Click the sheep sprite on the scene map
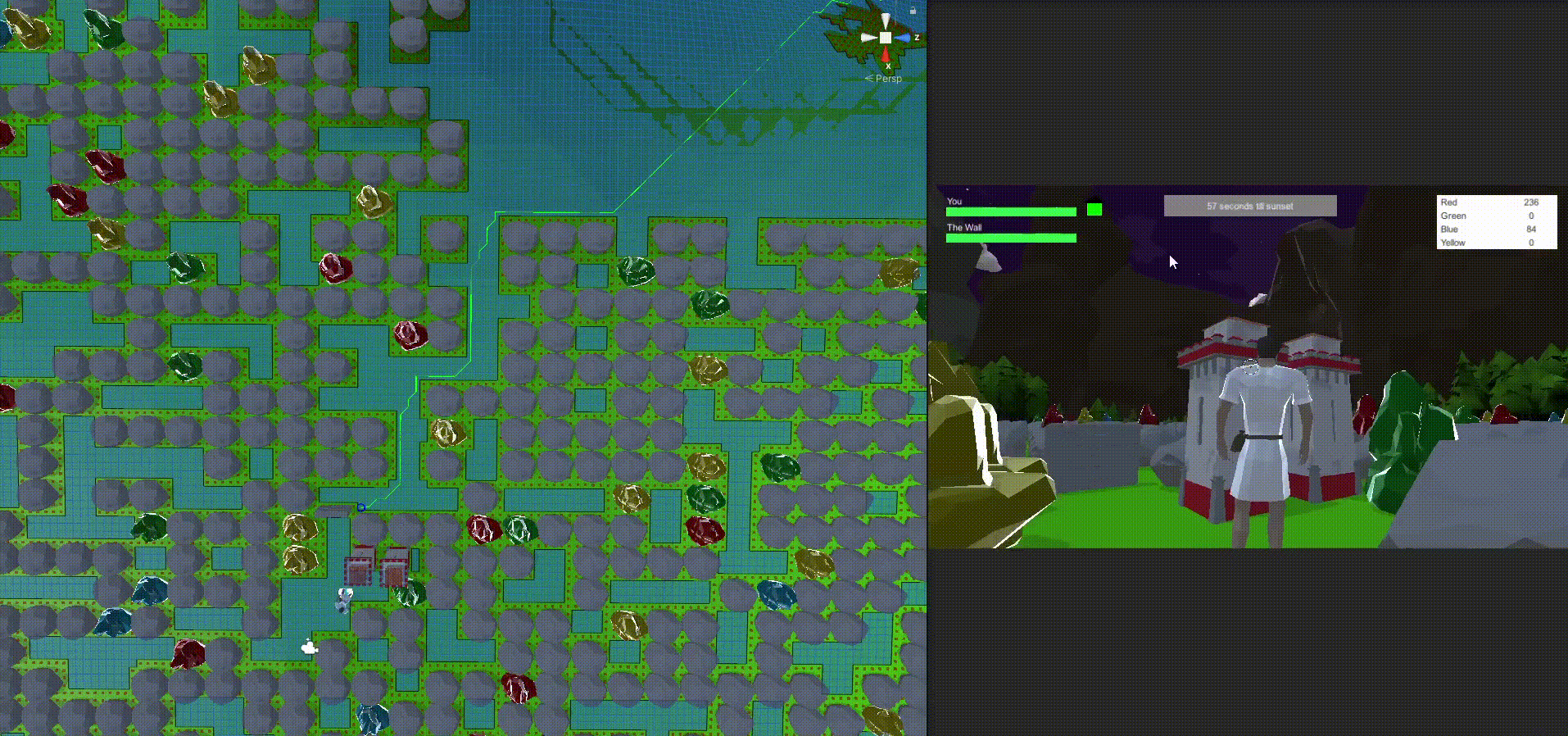The width and height of the screenshot is (1568, 736). click(x=309, y=647)
